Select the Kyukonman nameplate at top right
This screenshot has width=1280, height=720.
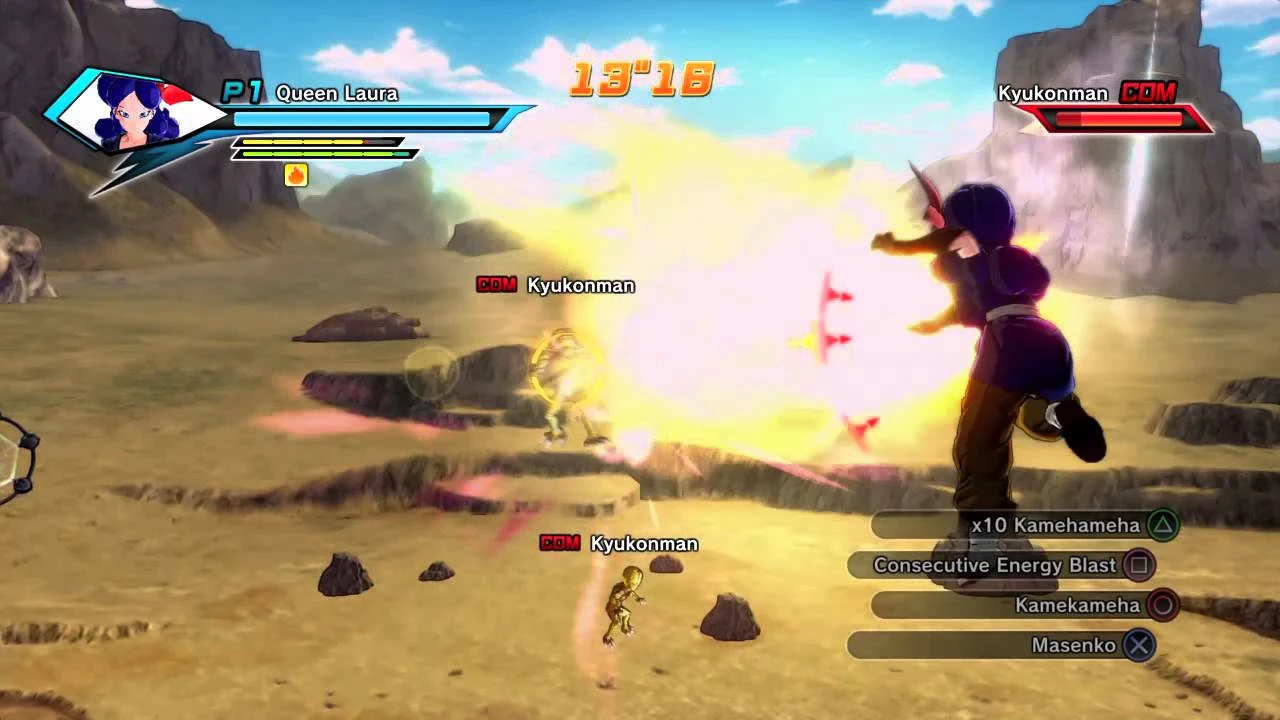1055,93
